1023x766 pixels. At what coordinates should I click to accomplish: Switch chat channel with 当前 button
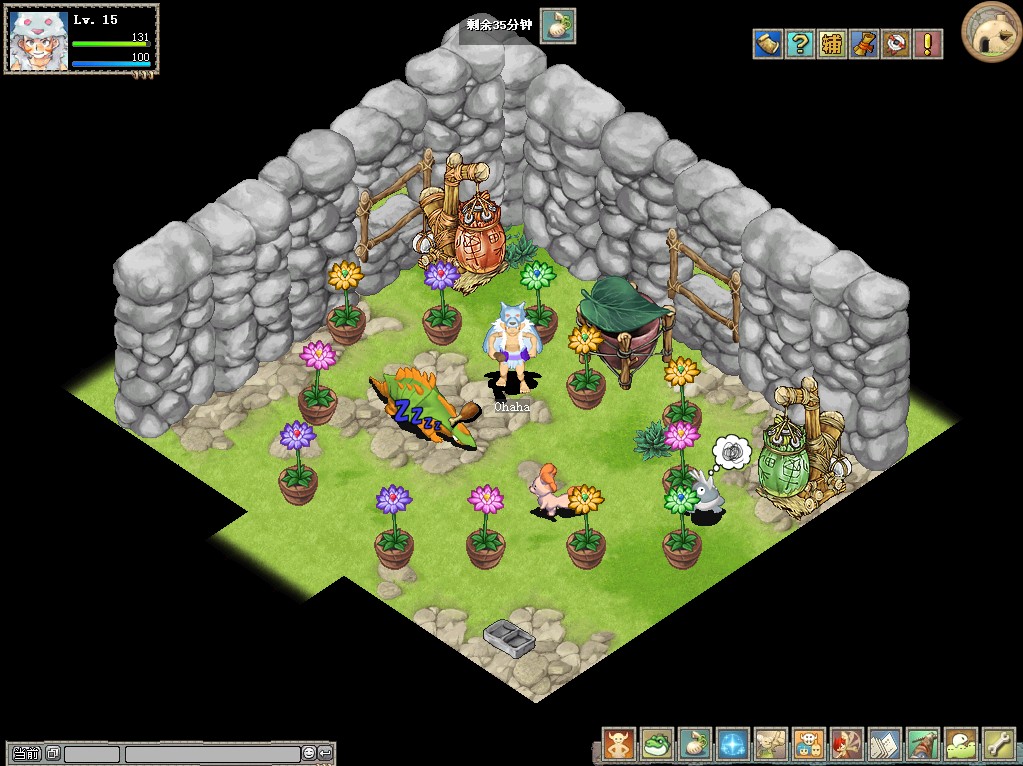27,753
